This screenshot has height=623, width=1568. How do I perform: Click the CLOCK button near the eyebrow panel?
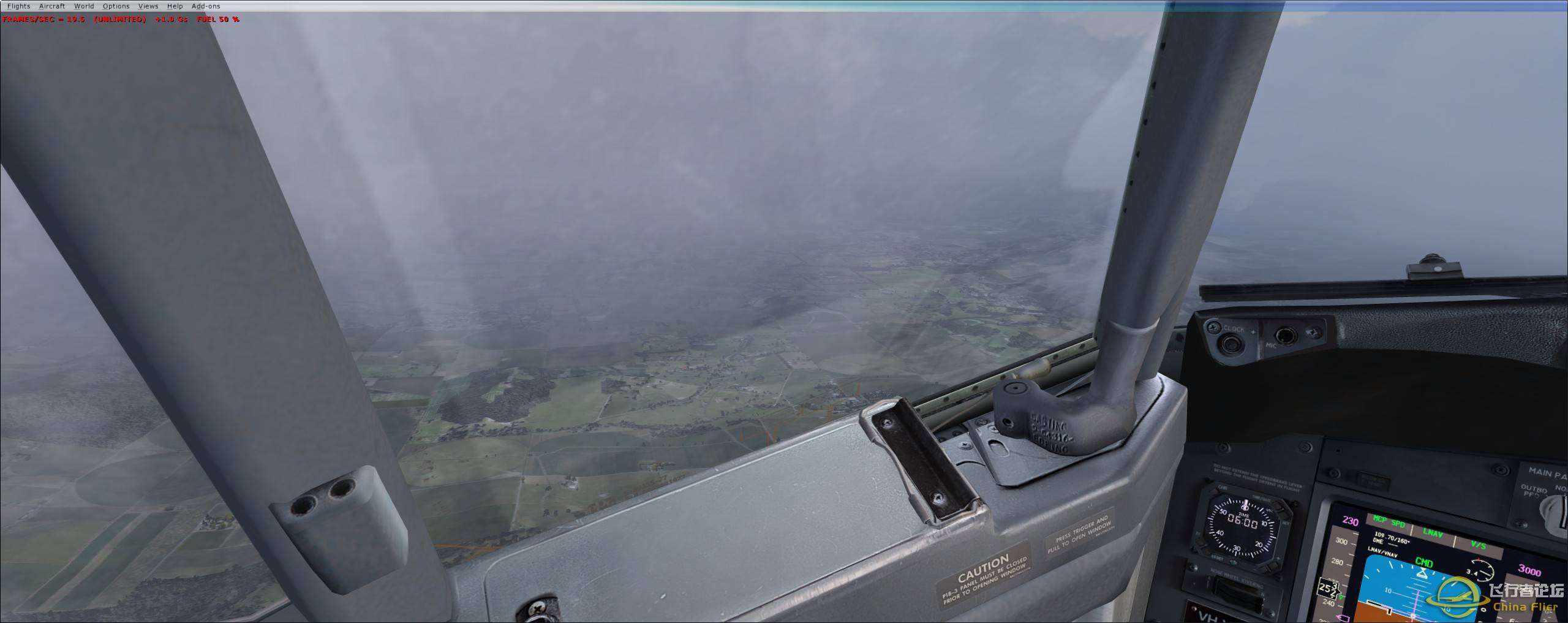[x=1229, y=343]
